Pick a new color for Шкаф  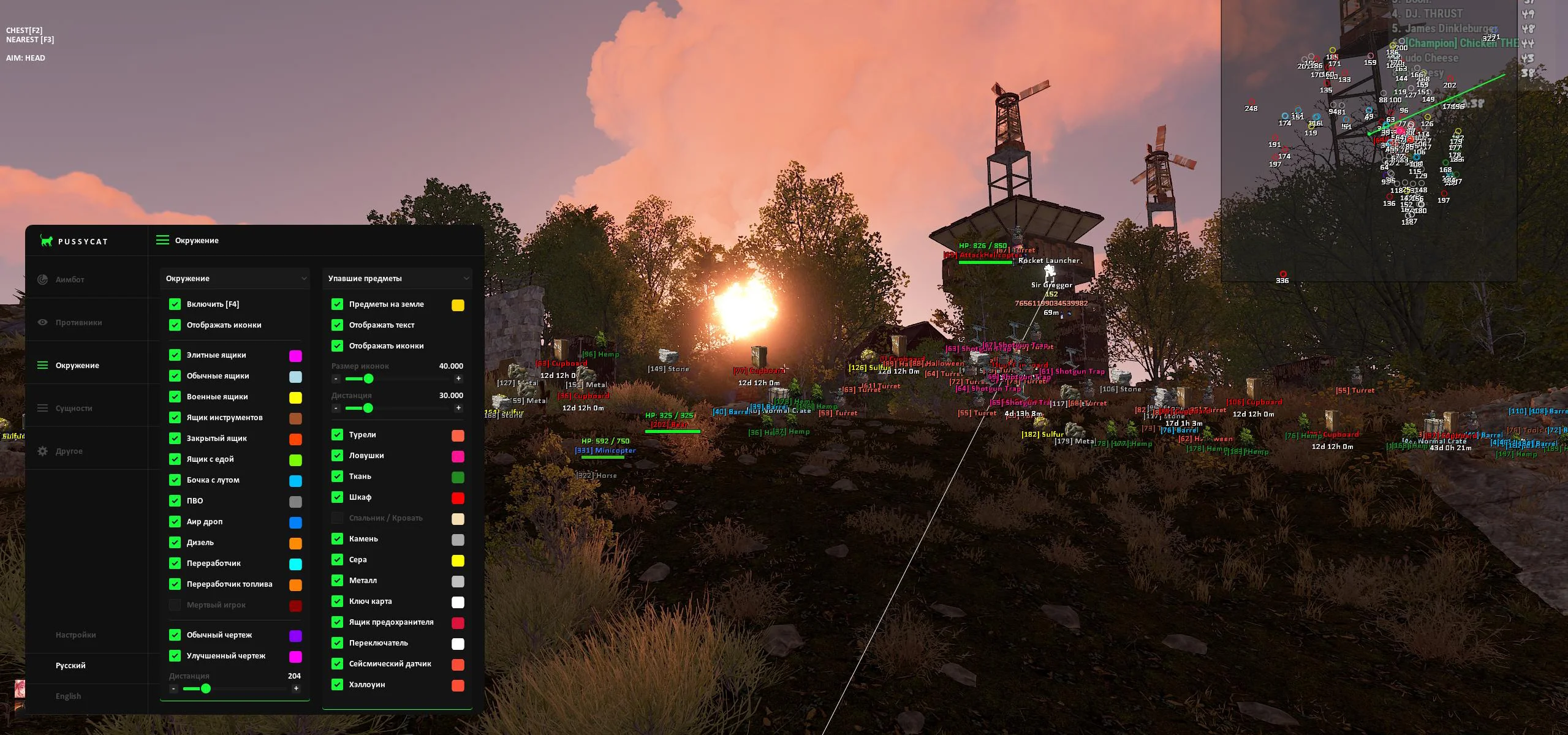pos(458,499)
